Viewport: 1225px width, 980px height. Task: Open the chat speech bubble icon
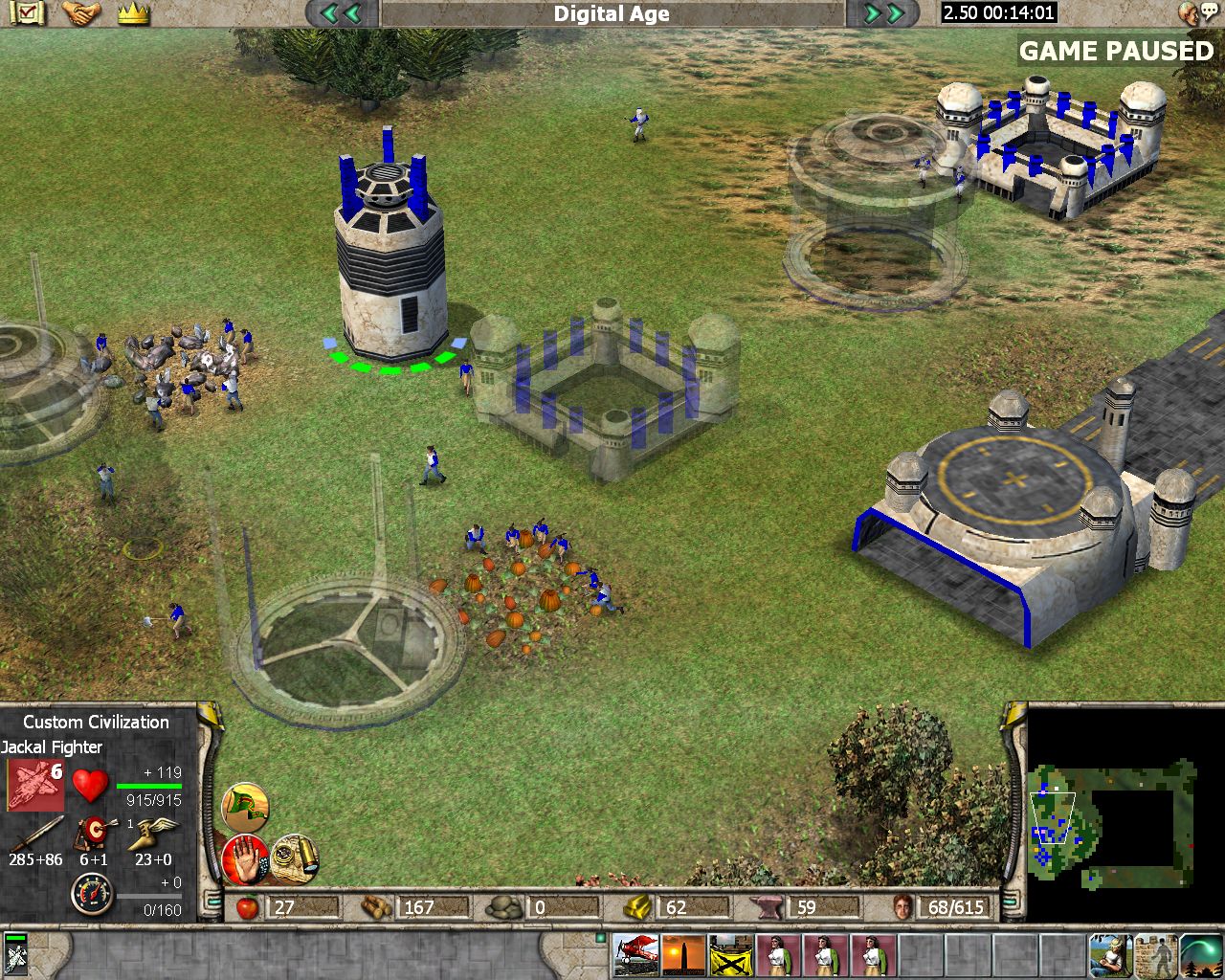[1192, 12]
